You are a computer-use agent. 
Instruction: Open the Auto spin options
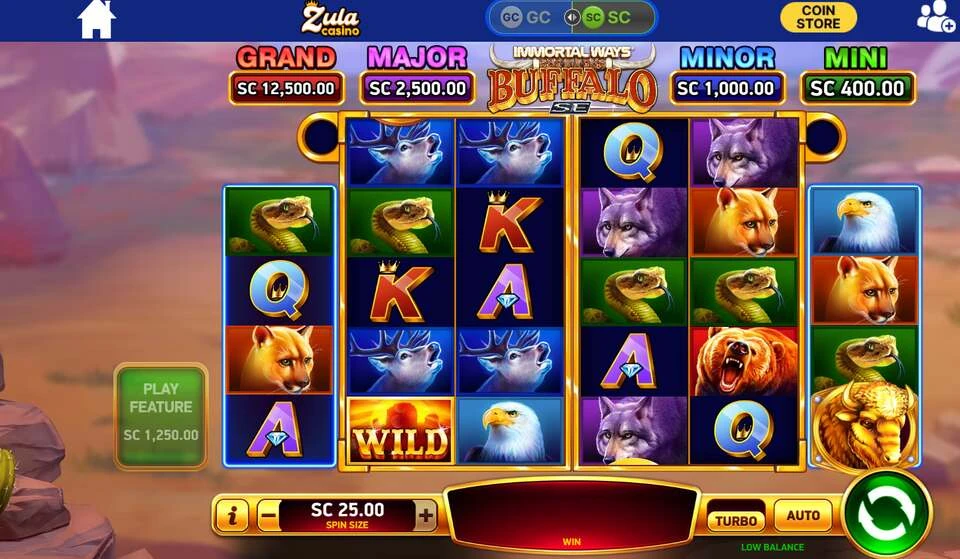point(803,516)
